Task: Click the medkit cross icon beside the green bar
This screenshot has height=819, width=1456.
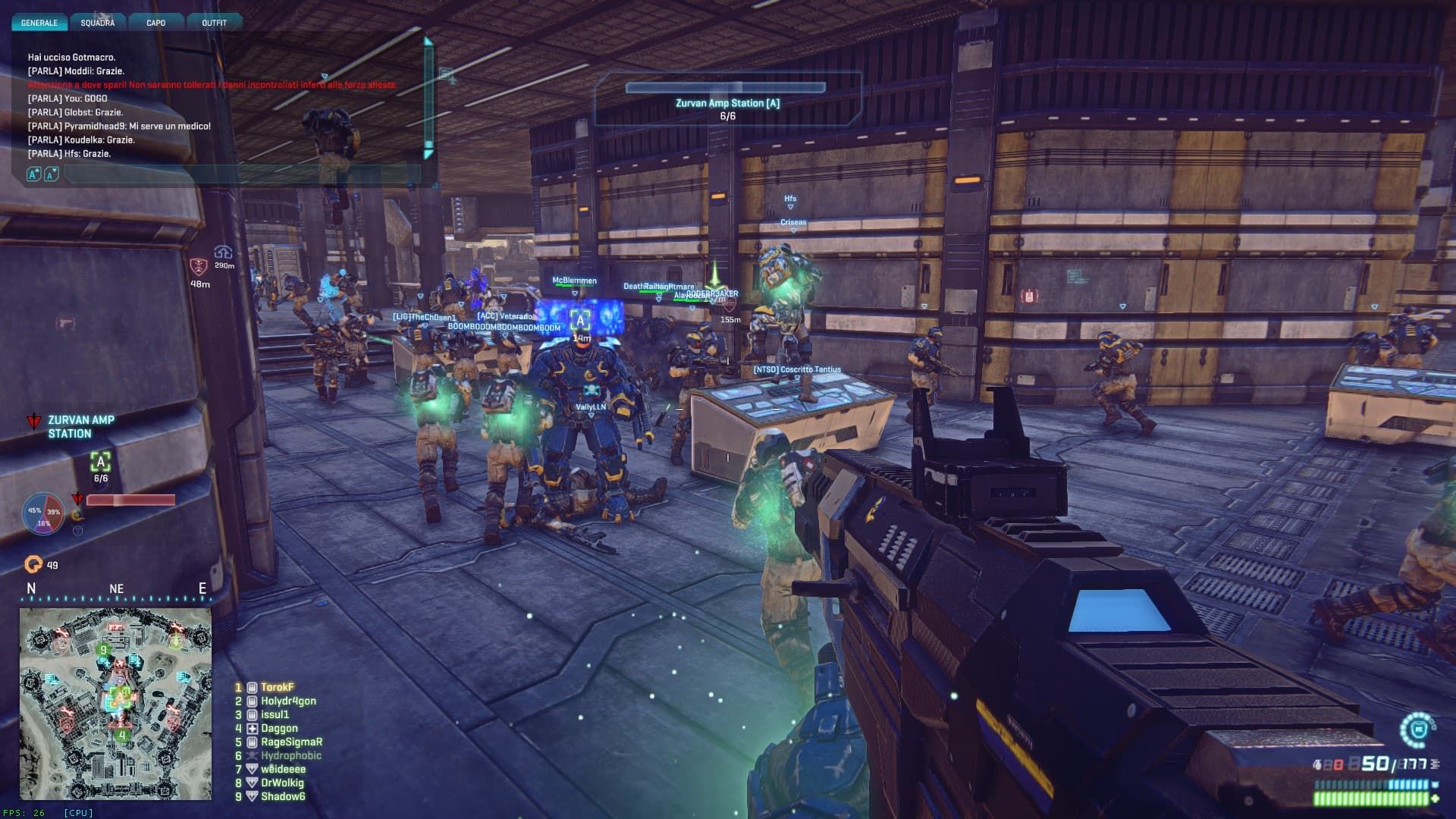Action: coord(1436,799)
